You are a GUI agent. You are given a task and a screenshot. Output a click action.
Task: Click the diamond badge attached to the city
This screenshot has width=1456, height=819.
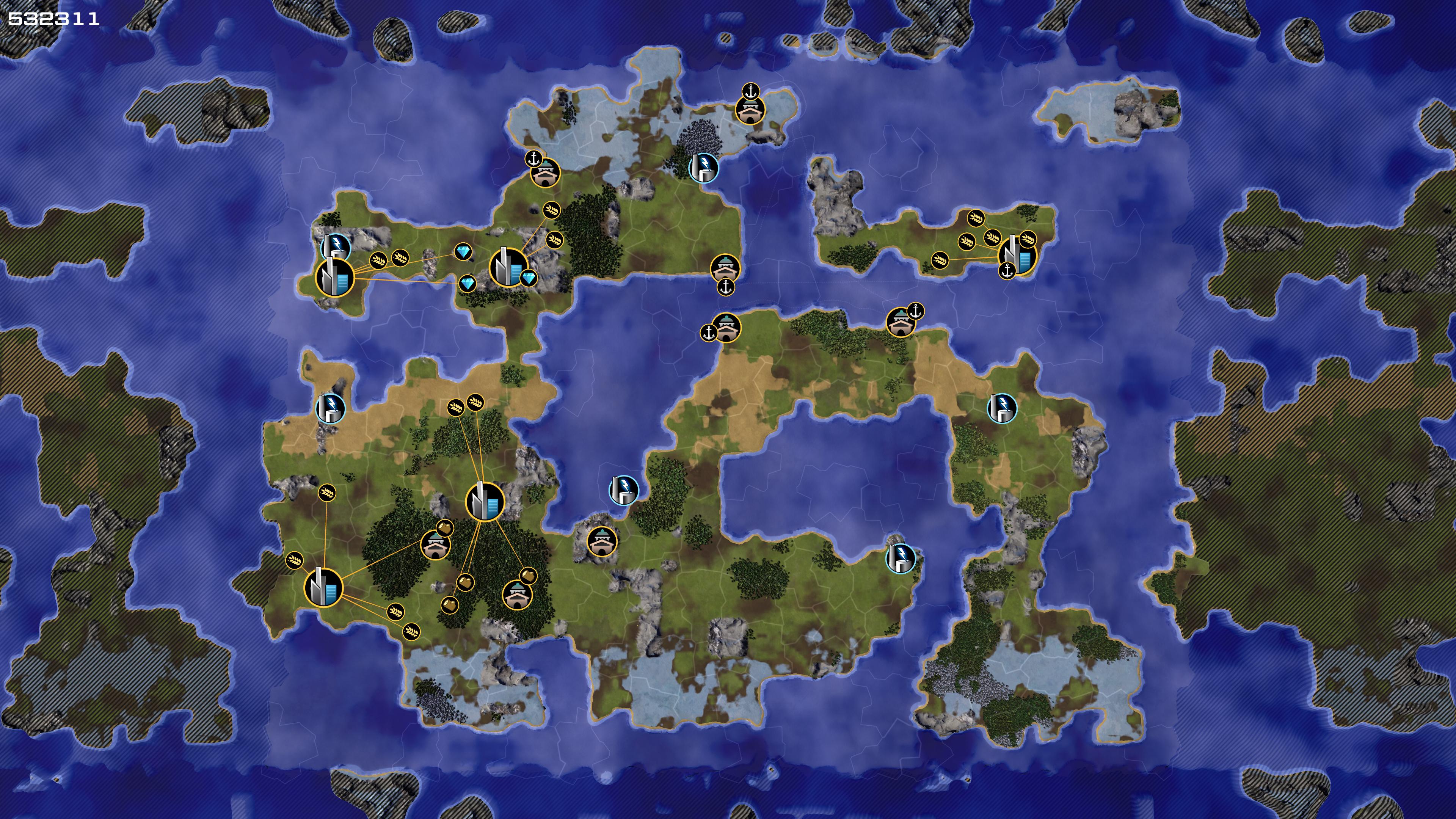529,278
